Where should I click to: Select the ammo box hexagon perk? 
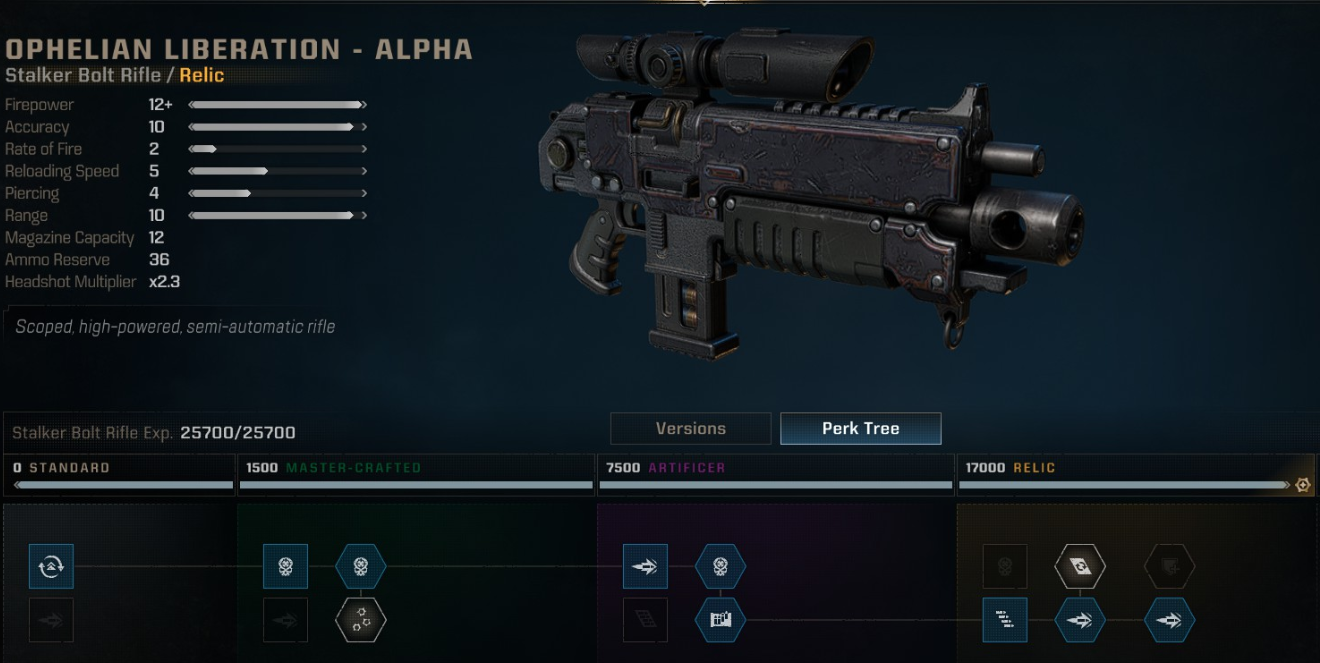tap(720, 621)
